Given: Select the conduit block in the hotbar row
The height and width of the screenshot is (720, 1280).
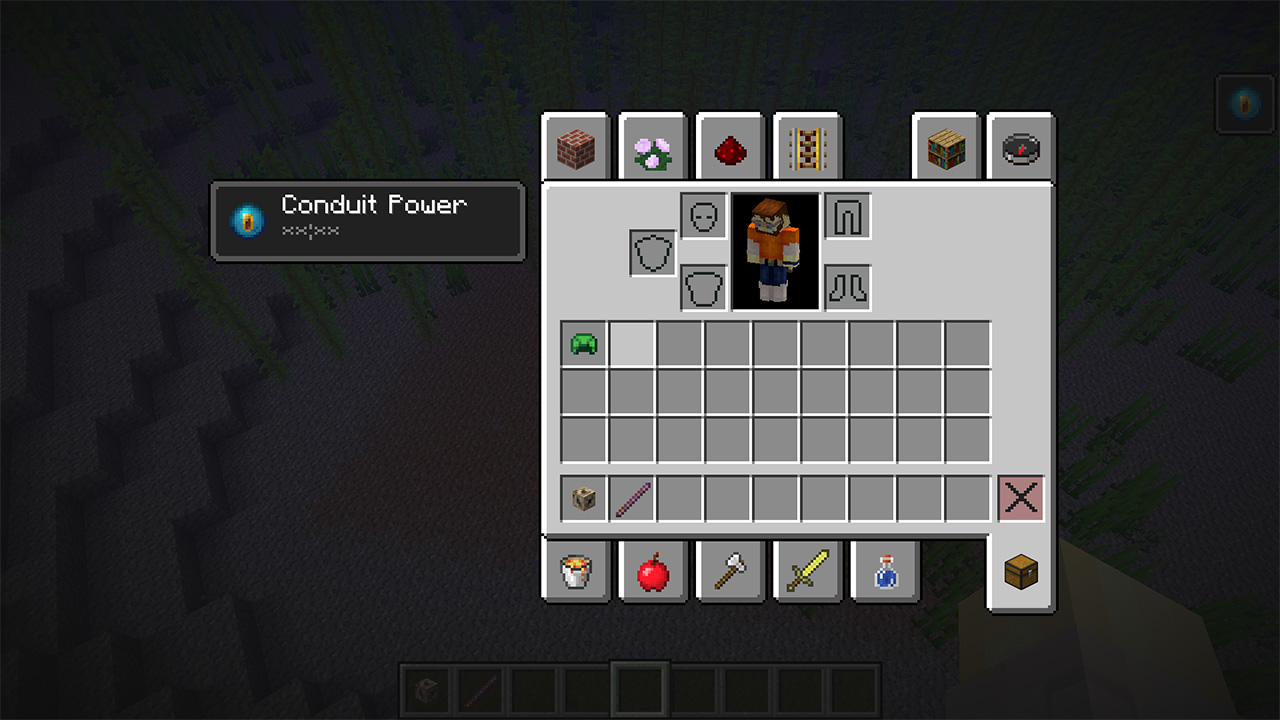Looking at the screenshot, I should coord(584,498).
